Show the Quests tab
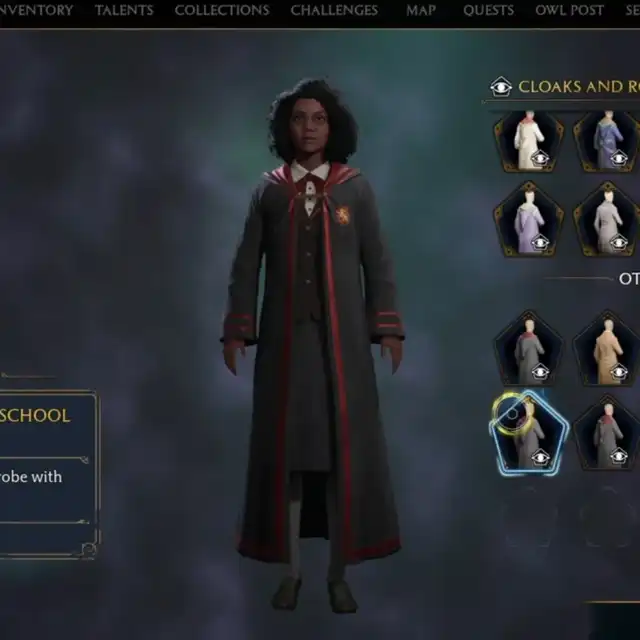640x640 pixels. coord(488,11)
